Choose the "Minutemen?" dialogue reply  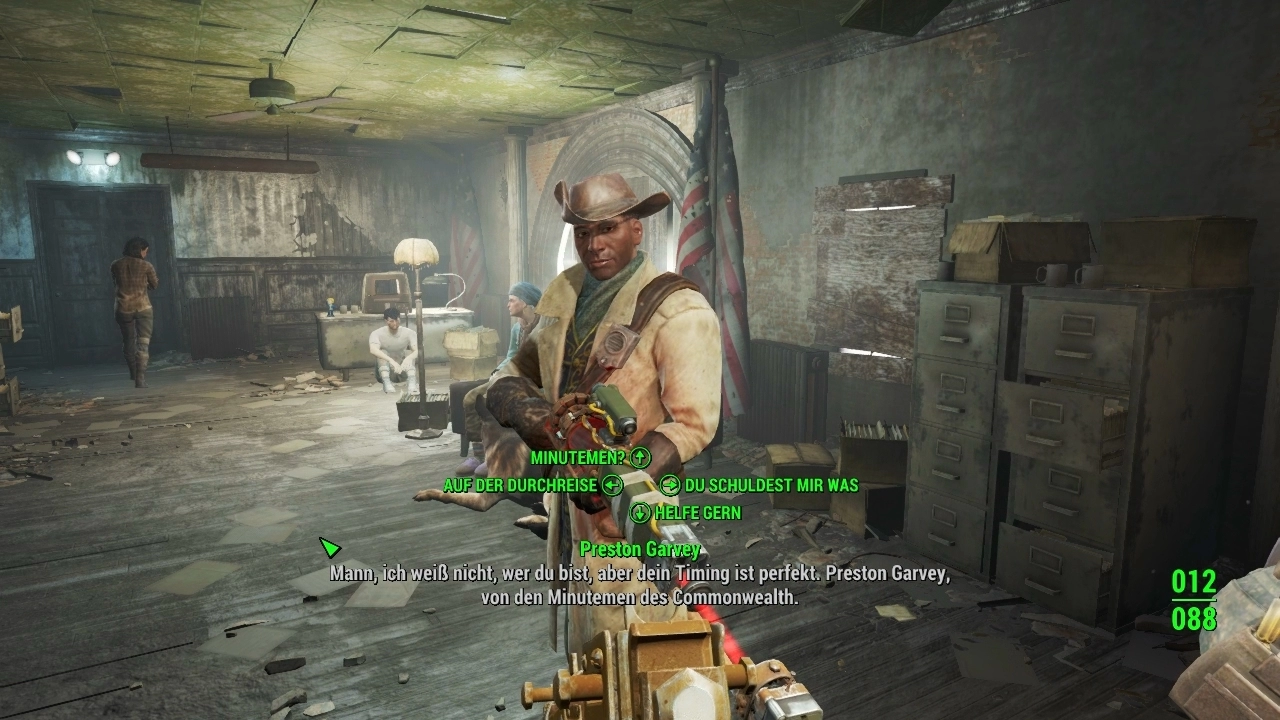(x=578, y=458)
